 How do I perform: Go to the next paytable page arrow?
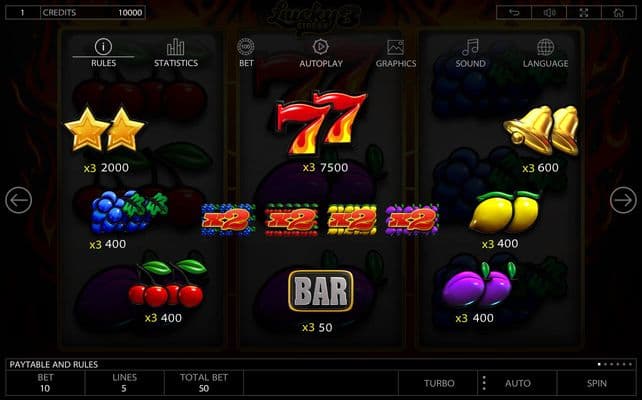point(623,200)
